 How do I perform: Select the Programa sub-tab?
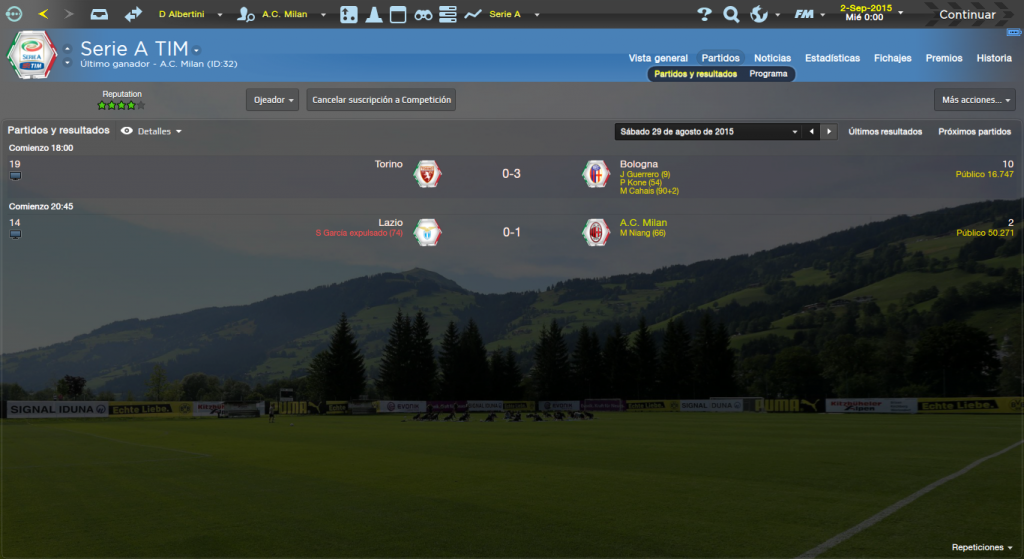[x=768, y=74]
